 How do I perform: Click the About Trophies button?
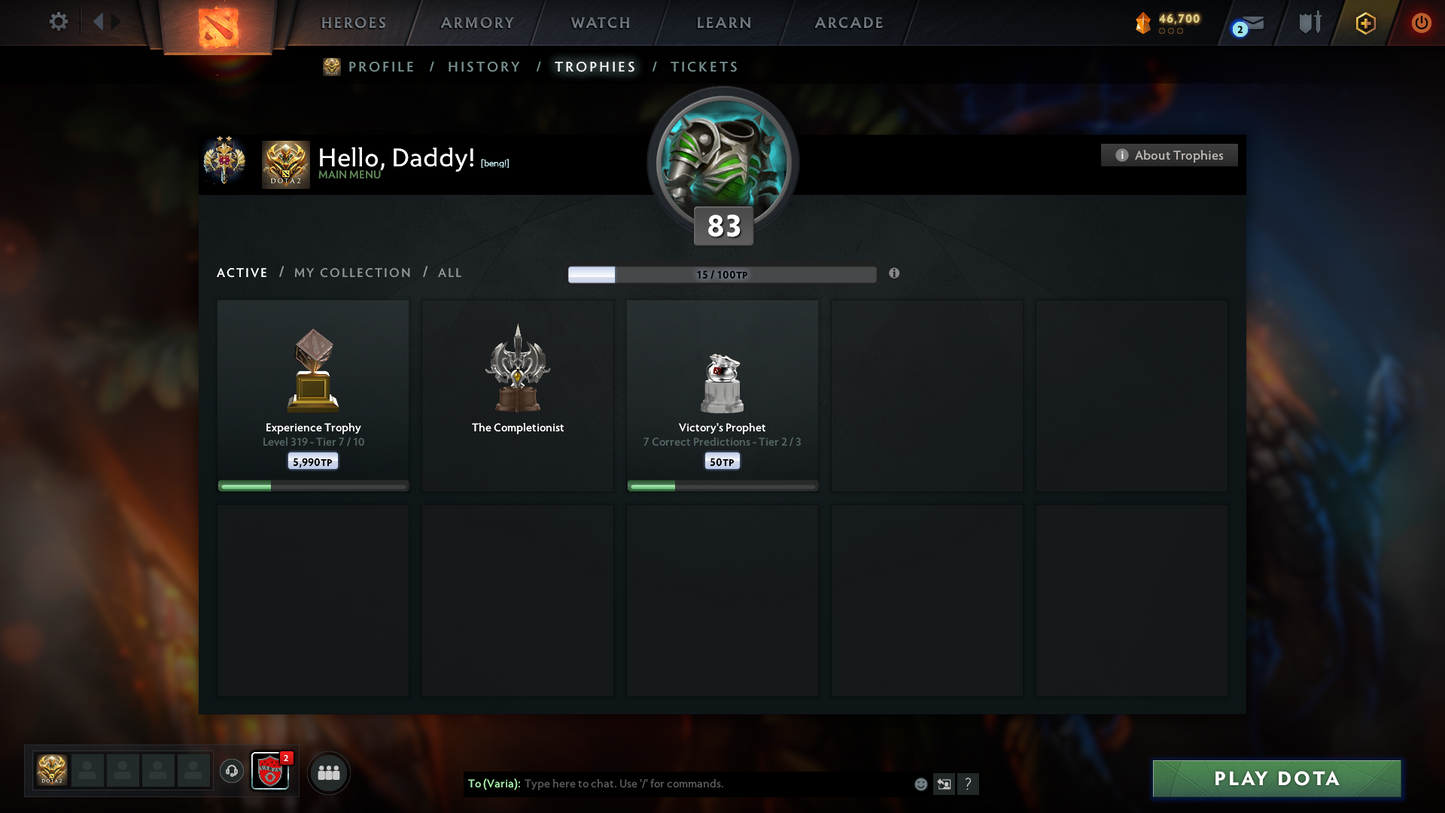[x=1169, y=155]
